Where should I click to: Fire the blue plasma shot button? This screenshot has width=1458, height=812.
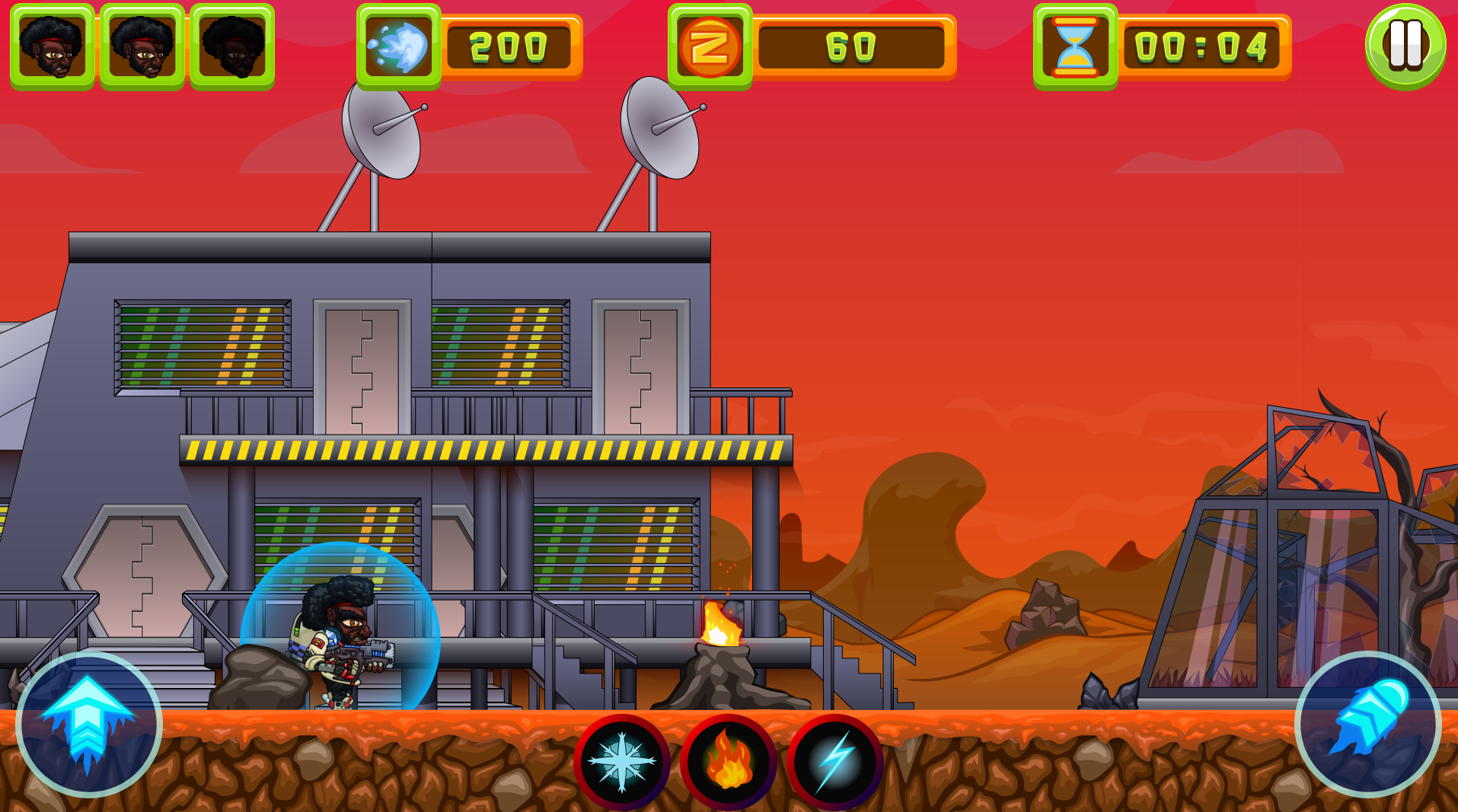point(1367,724)
